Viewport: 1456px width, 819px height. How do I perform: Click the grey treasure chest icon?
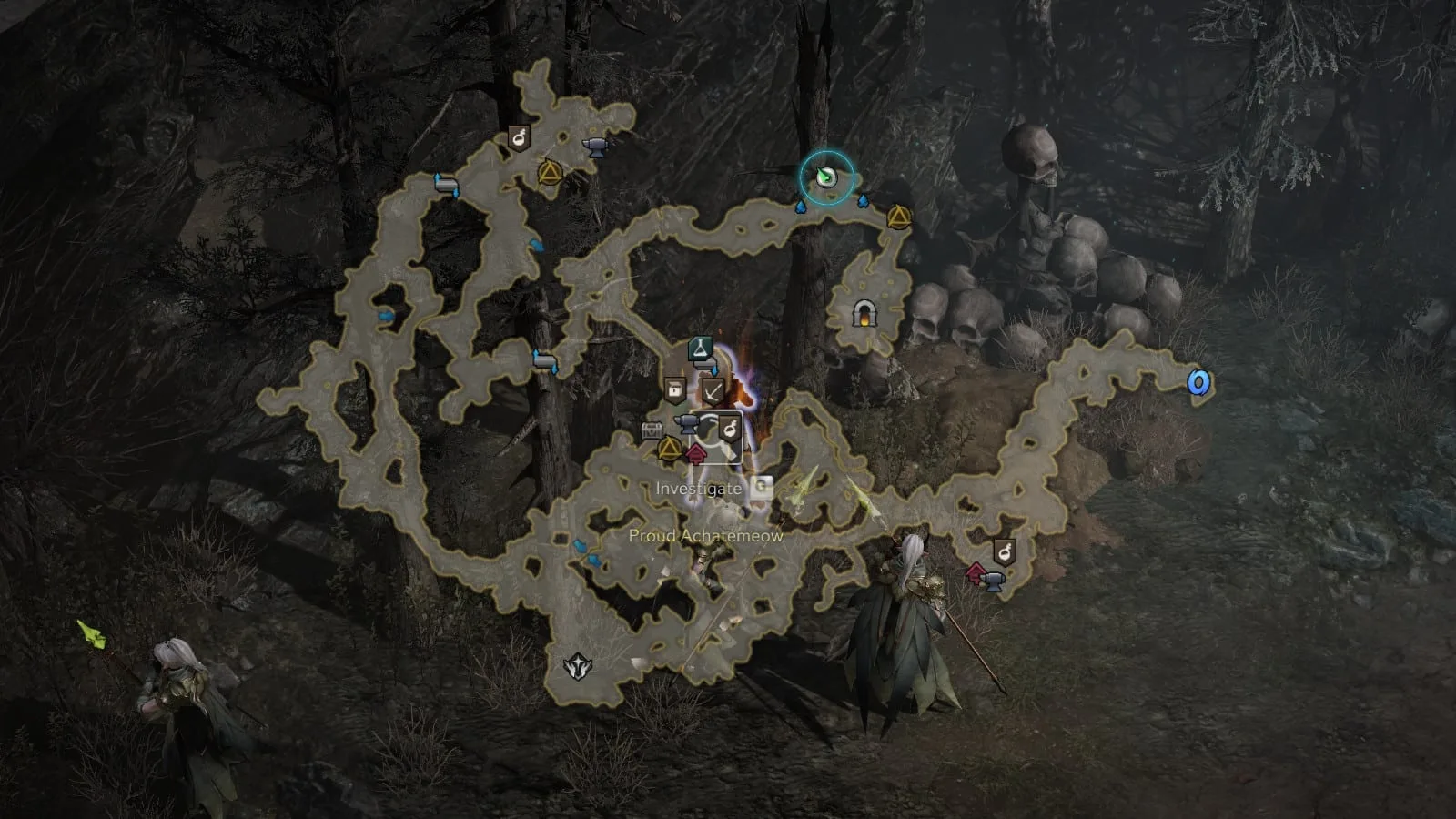coord(652,430)
